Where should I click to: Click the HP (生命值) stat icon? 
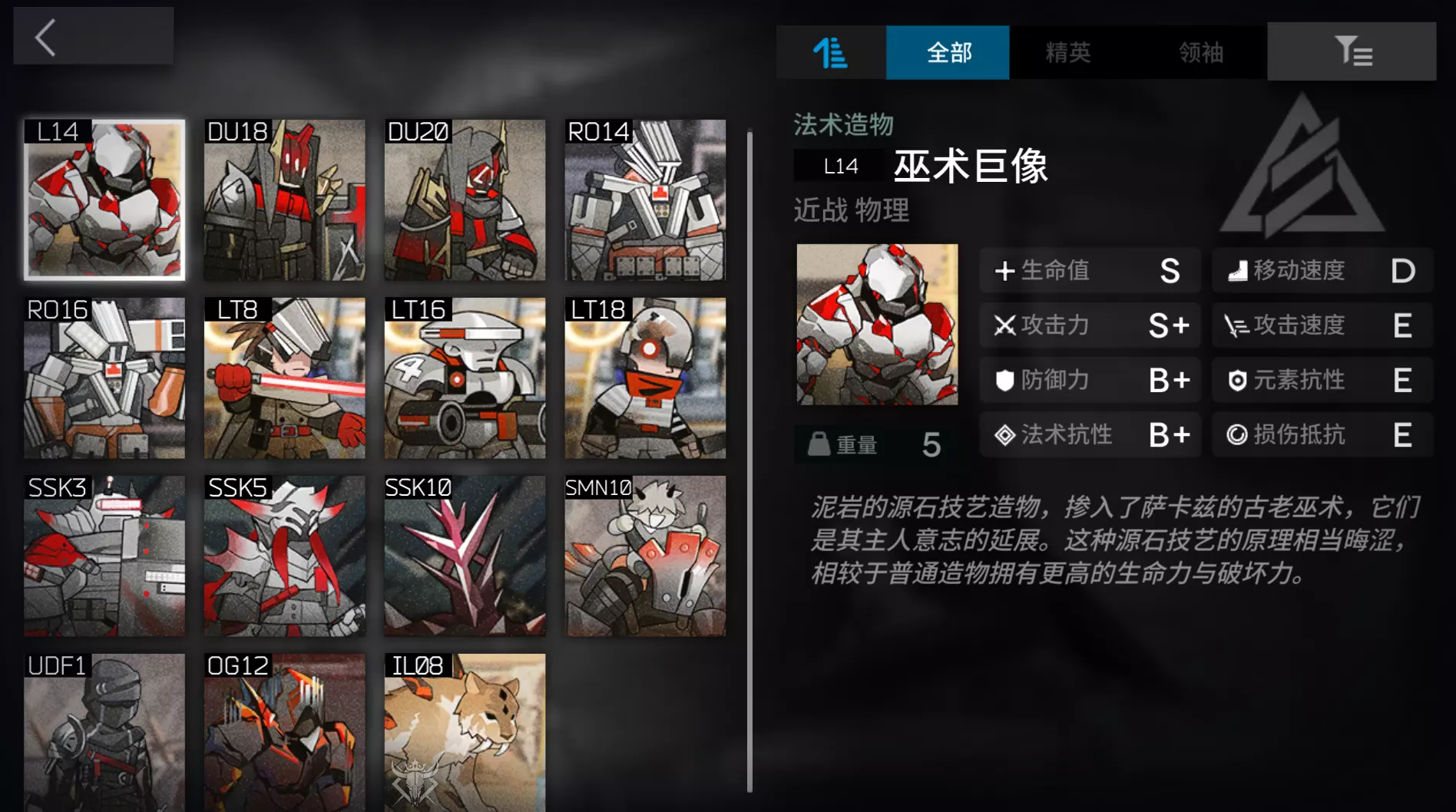1004,270
